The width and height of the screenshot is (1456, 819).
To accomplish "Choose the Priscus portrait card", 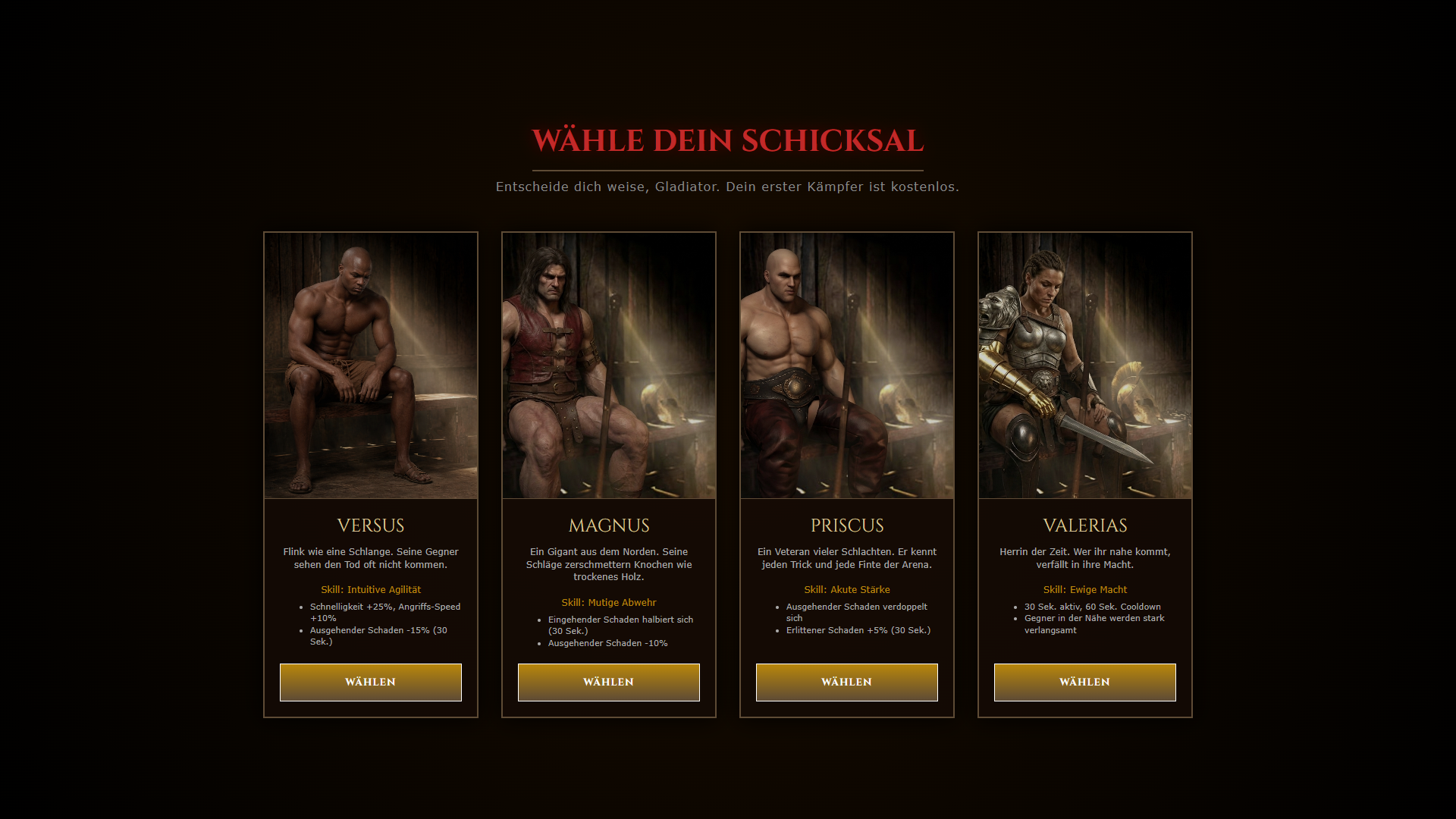I will click(x=846, y=366).
